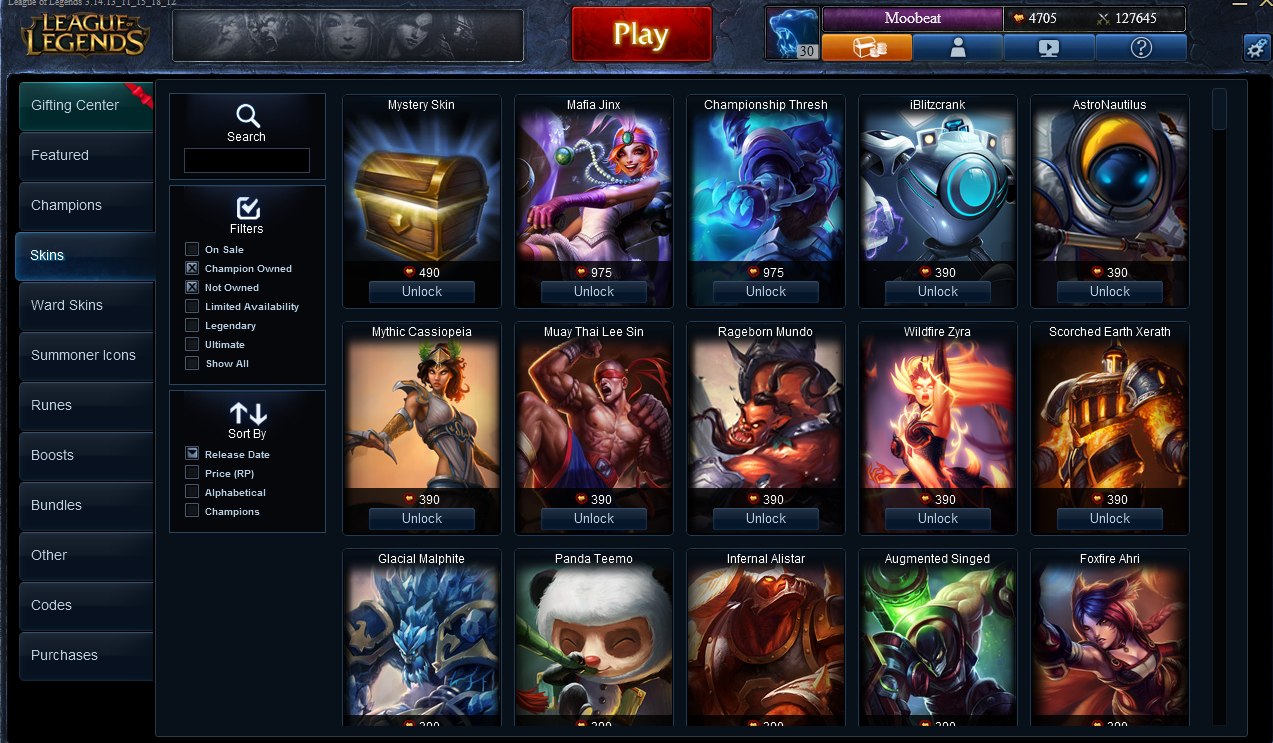This screenshot has height=743, width=1273.
Task: Toggle the Champion Owned filter
Action: pyautogui.click(x=192, y=268)
